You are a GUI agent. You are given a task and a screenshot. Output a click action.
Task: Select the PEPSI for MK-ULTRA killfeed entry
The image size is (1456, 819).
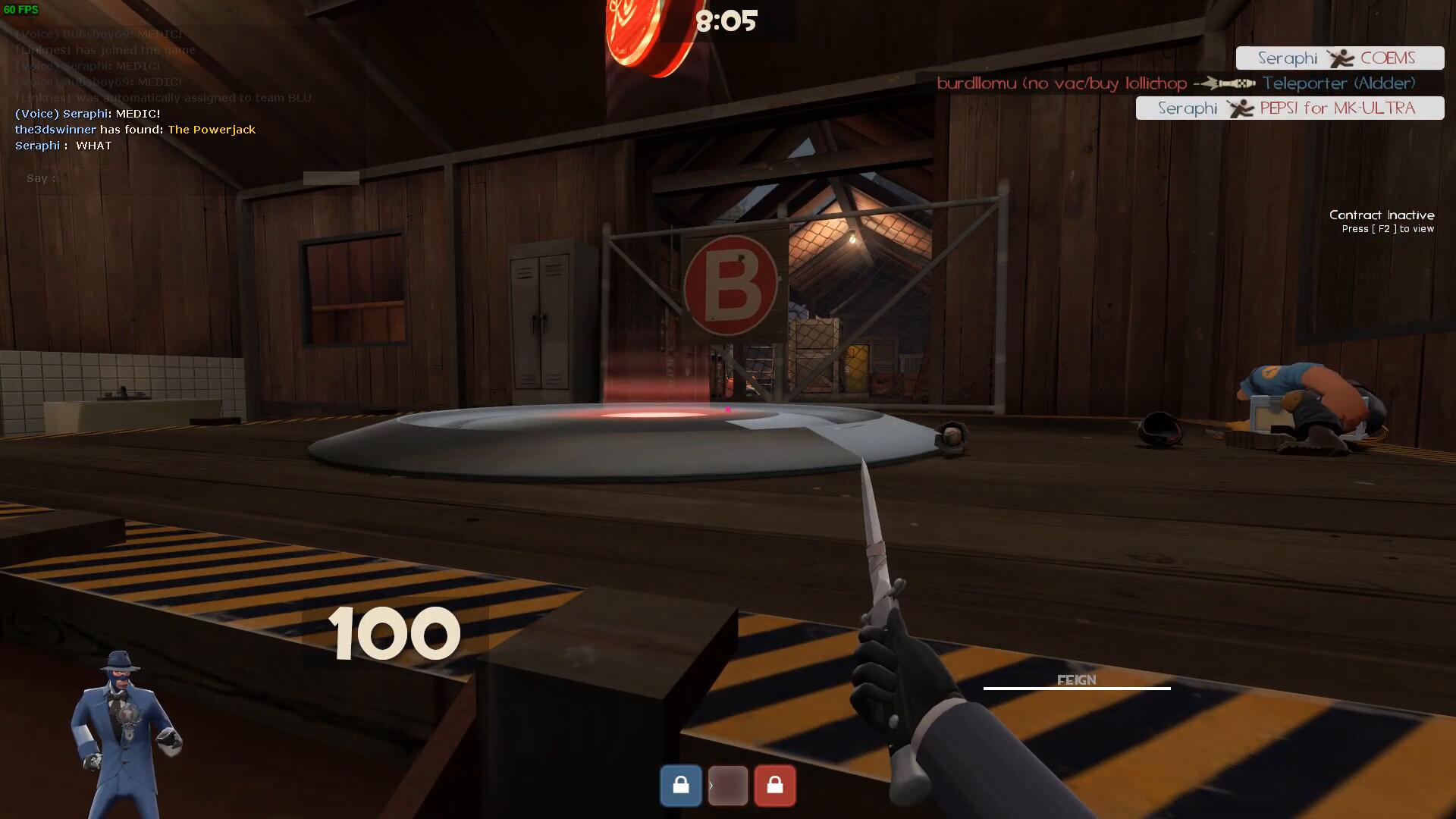coord(1289,108)
